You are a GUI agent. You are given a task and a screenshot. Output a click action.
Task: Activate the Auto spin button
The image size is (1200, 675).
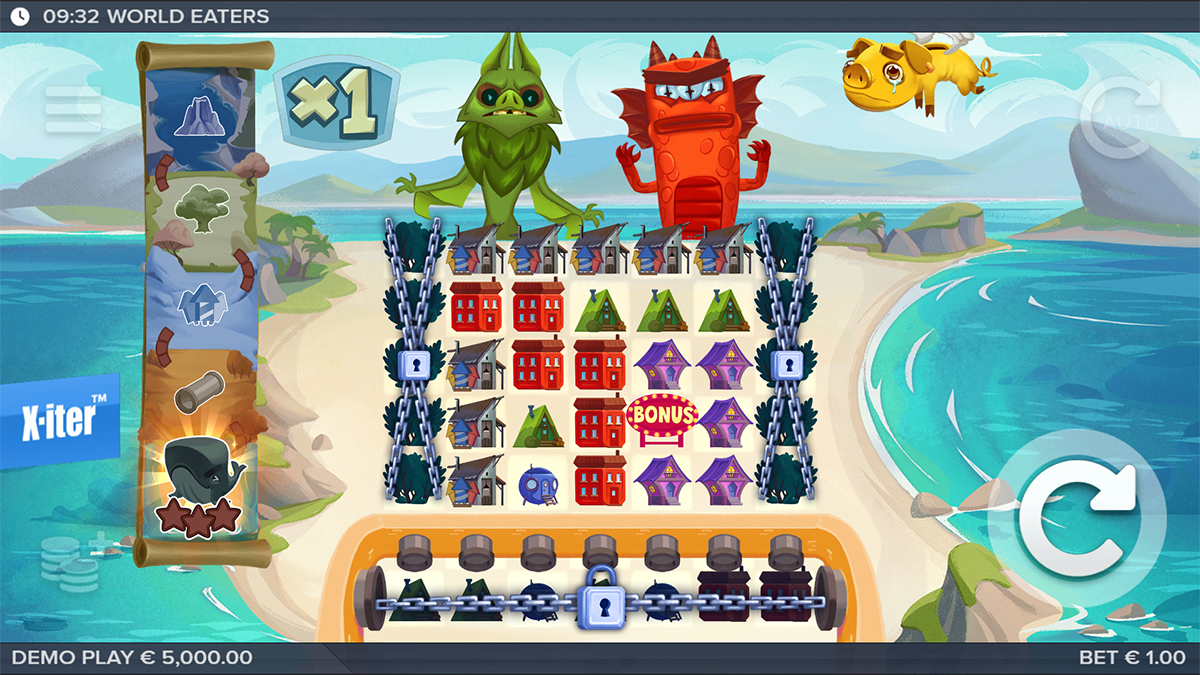click(x=1119, y=118)
